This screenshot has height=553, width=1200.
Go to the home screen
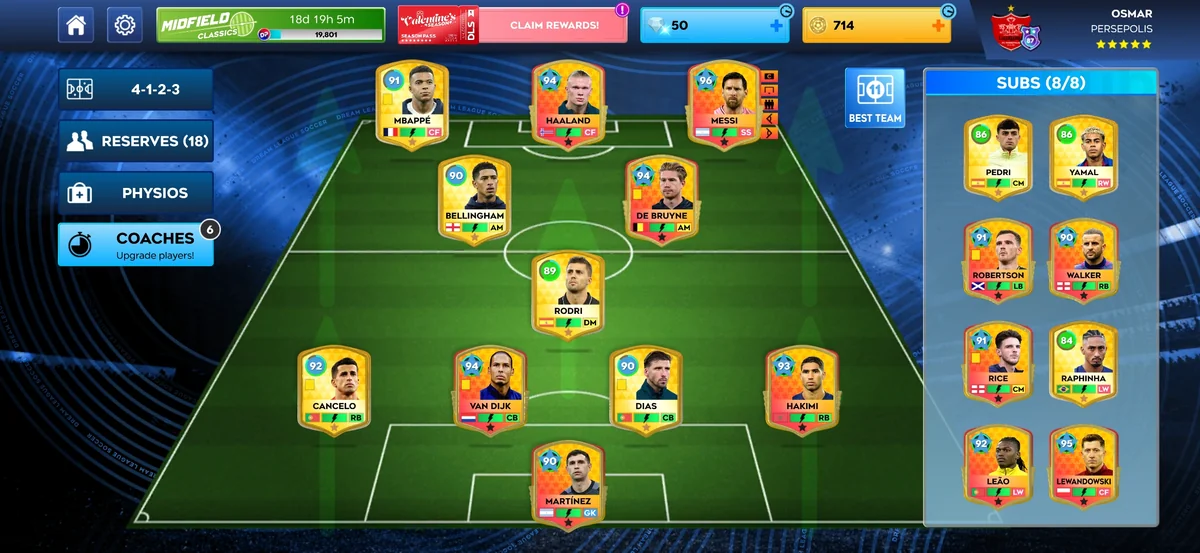pos(76,25)
